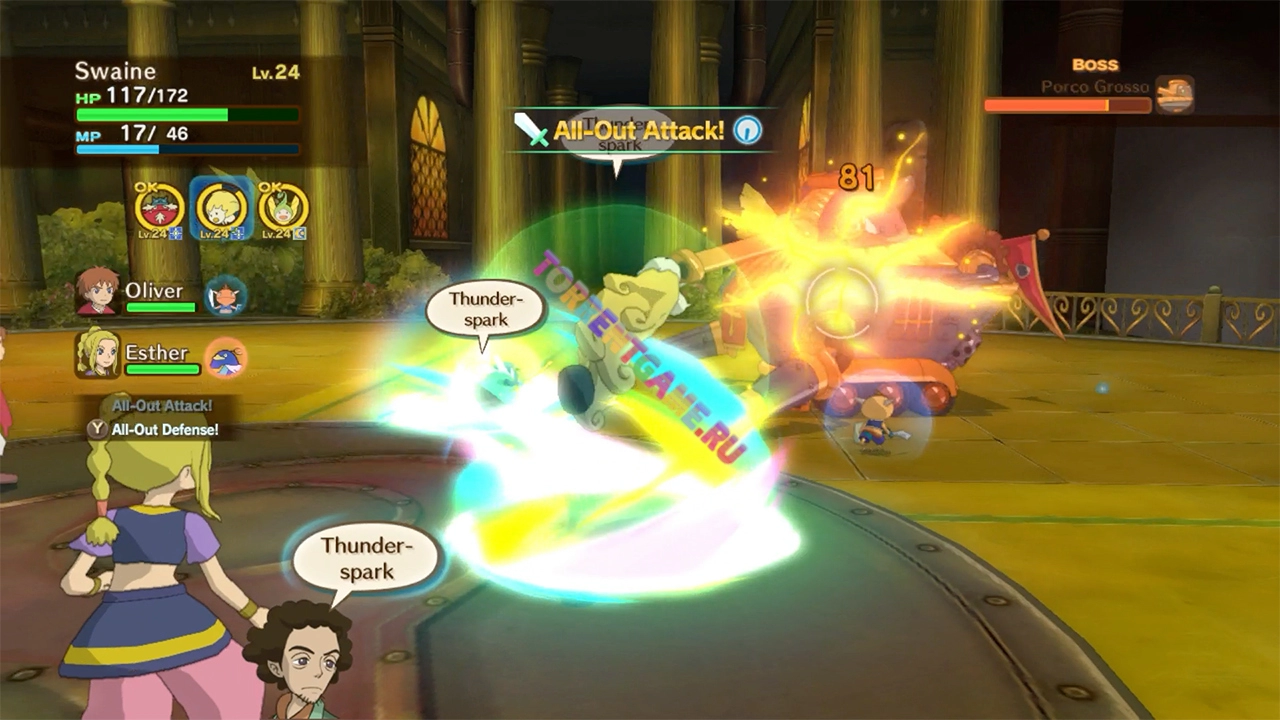Select Swaine's red mushroom familiar icon
Screen dimensions: 1280x720
tap(160, 208)
